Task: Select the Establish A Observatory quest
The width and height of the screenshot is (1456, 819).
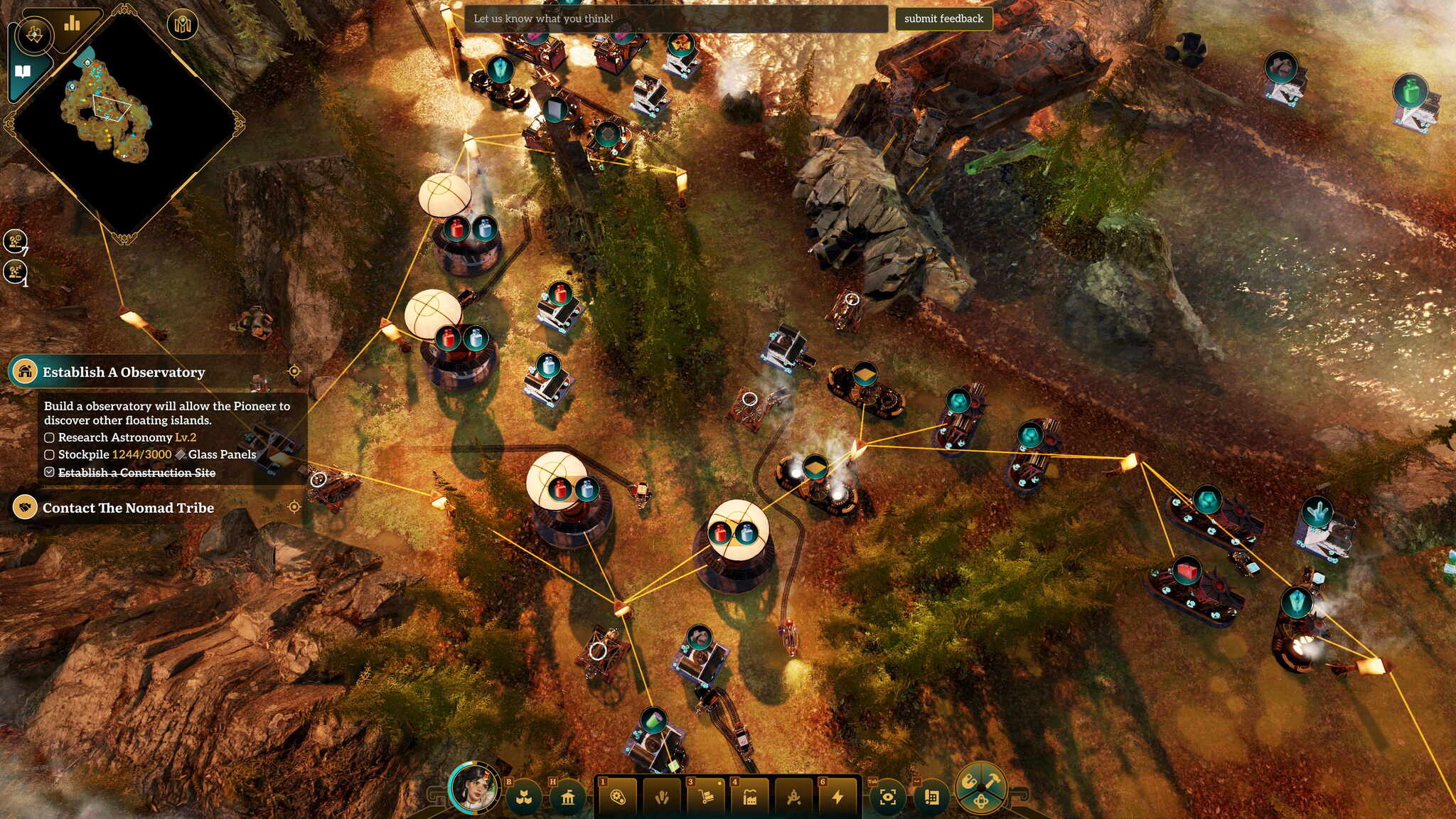Action: pyautogui.click(x=124, y=372)
